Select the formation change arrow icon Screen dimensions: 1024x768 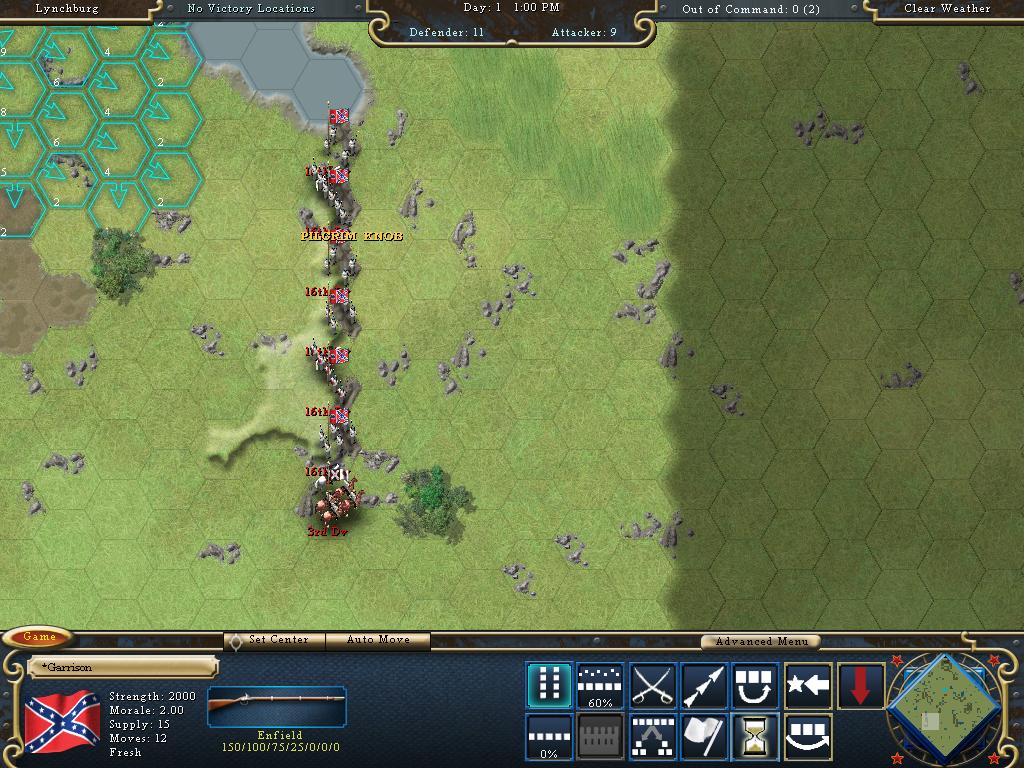point(652,737)
